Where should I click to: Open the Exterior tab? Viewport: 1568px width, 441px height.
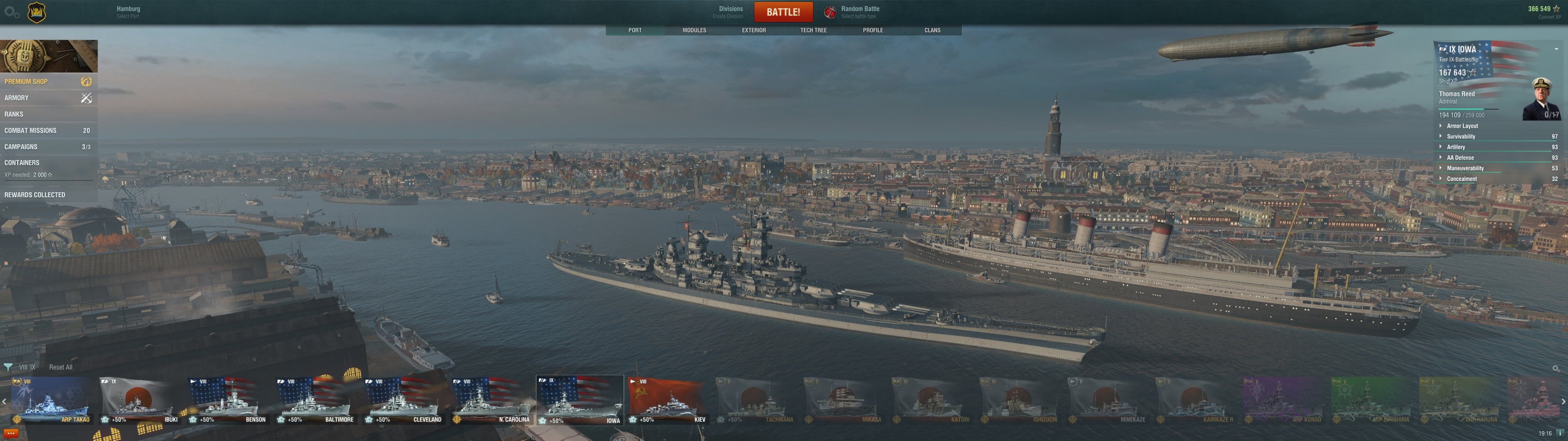point(753,30)
